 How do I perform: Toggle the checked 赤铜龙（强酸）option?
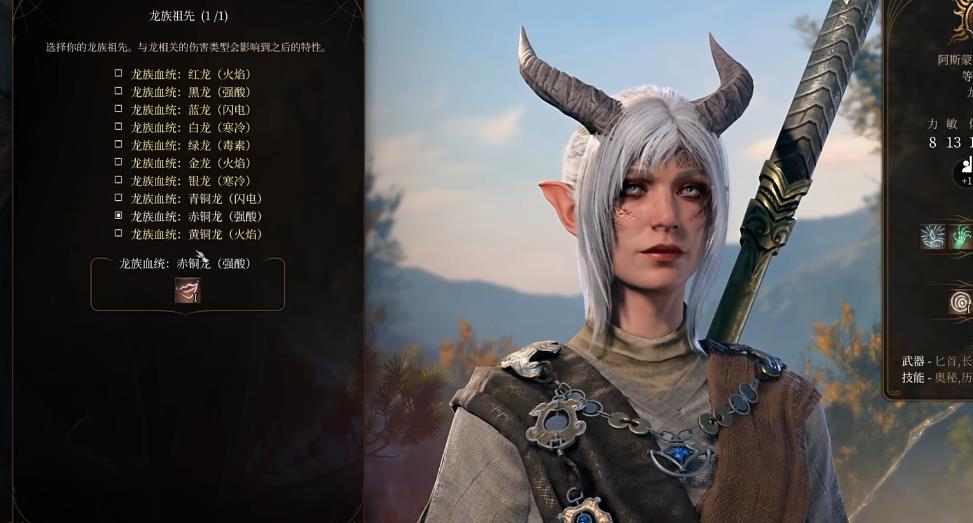(119, 216)
